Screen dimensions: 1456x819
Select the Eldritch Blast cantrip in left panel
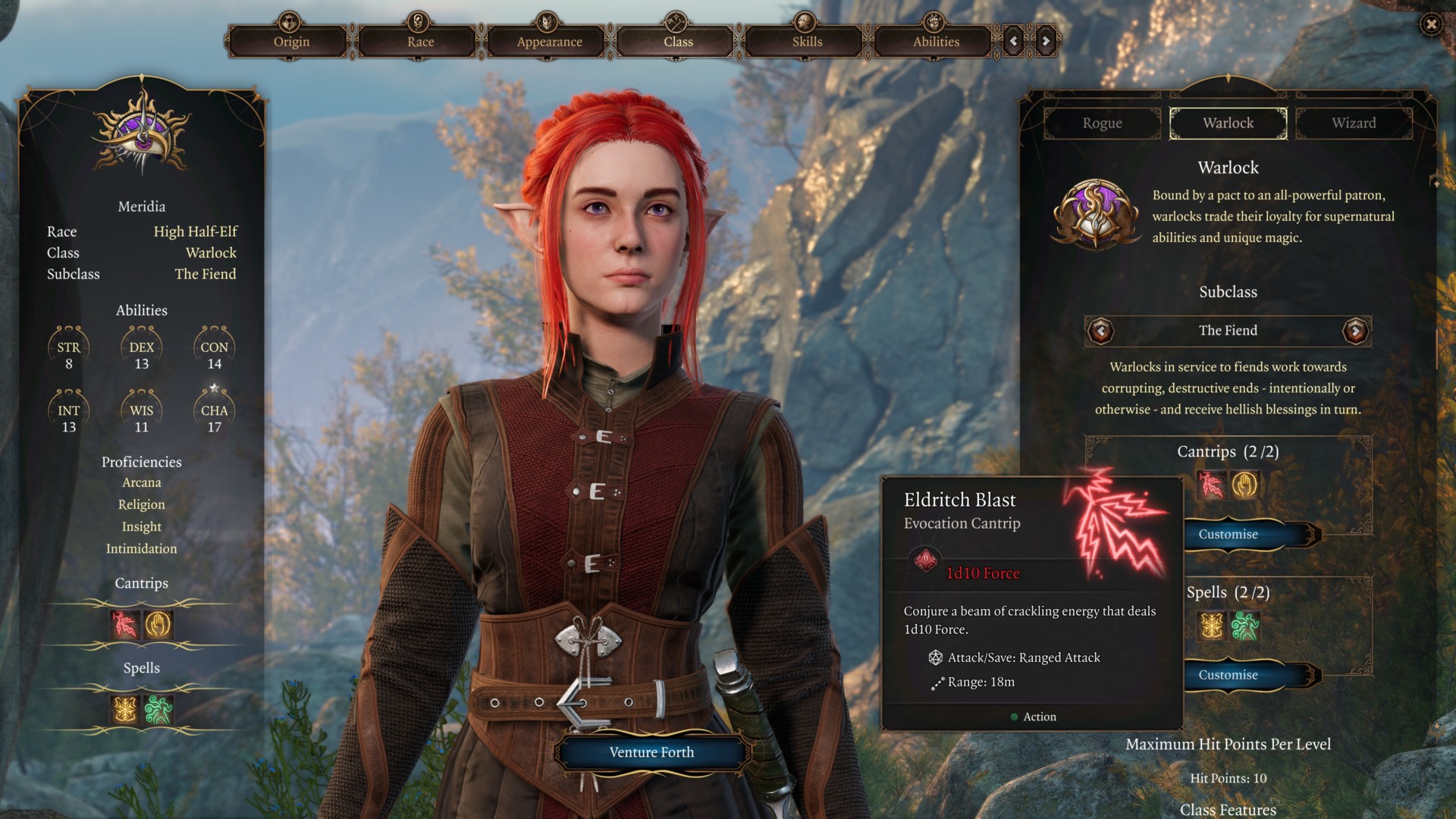click(125, 625)
